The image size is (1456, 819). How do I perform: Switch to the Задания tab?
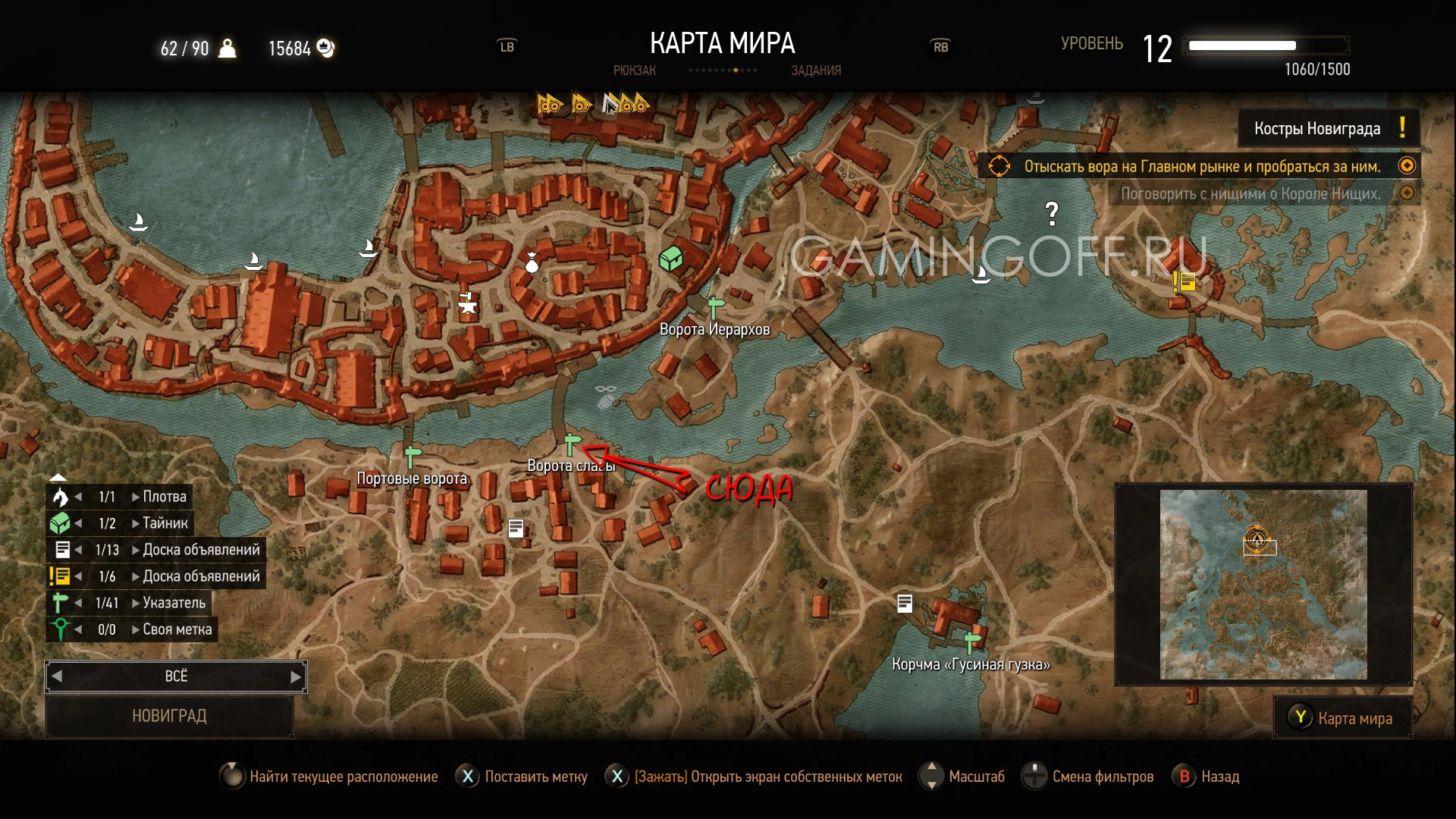(x=816, y=71)
